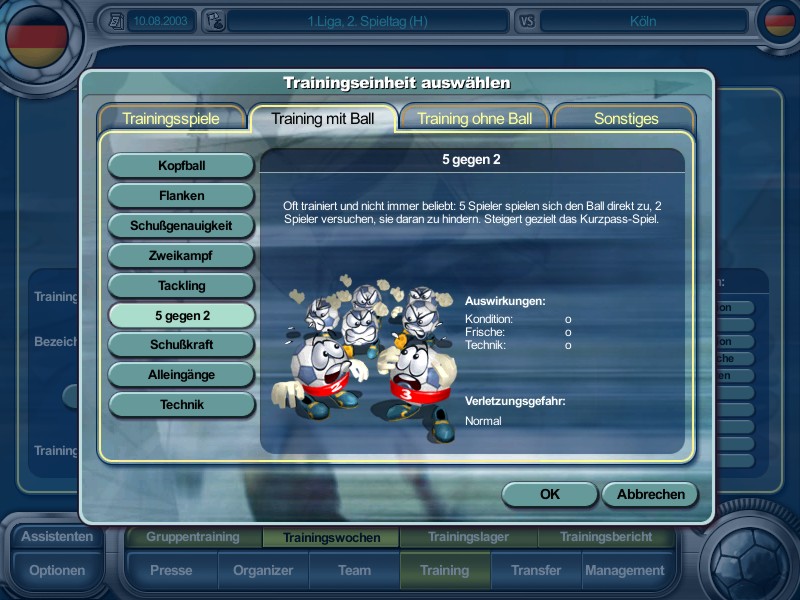Cancel with the Abbrechen button

[x=650, y=494]
